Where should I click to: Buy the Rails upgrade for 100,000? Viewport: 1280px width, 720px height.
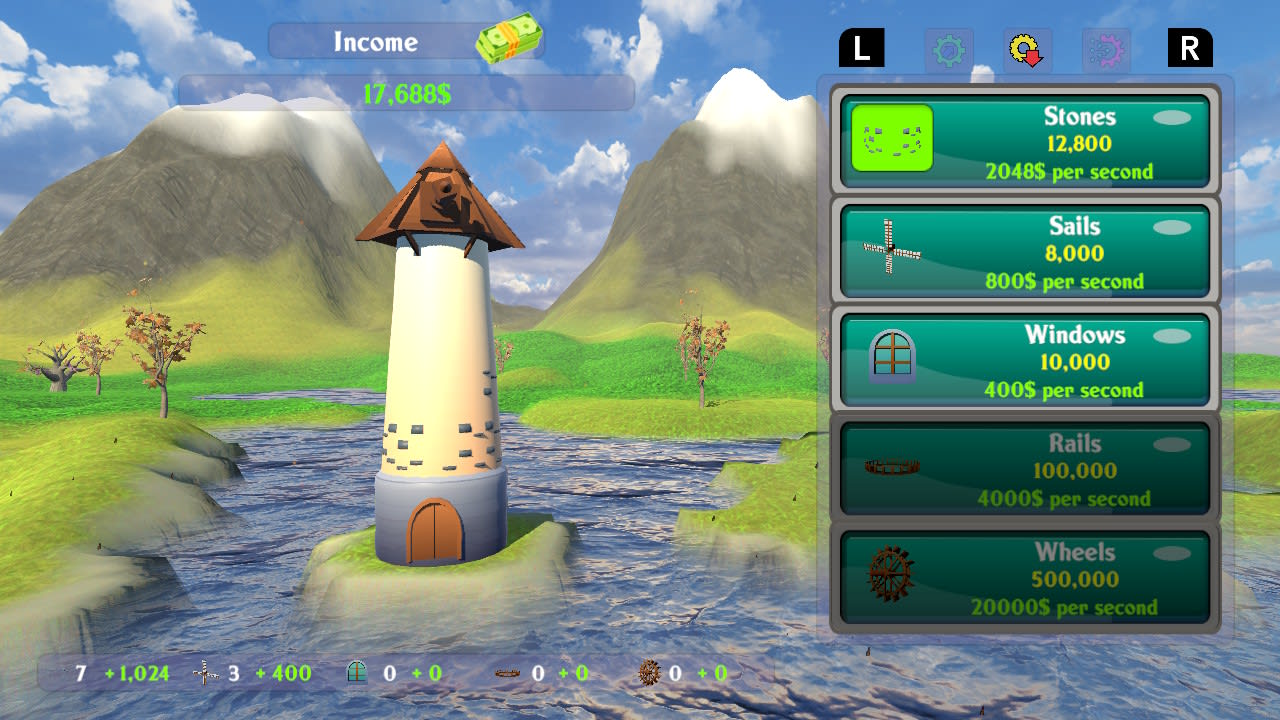click(1025, 466)
